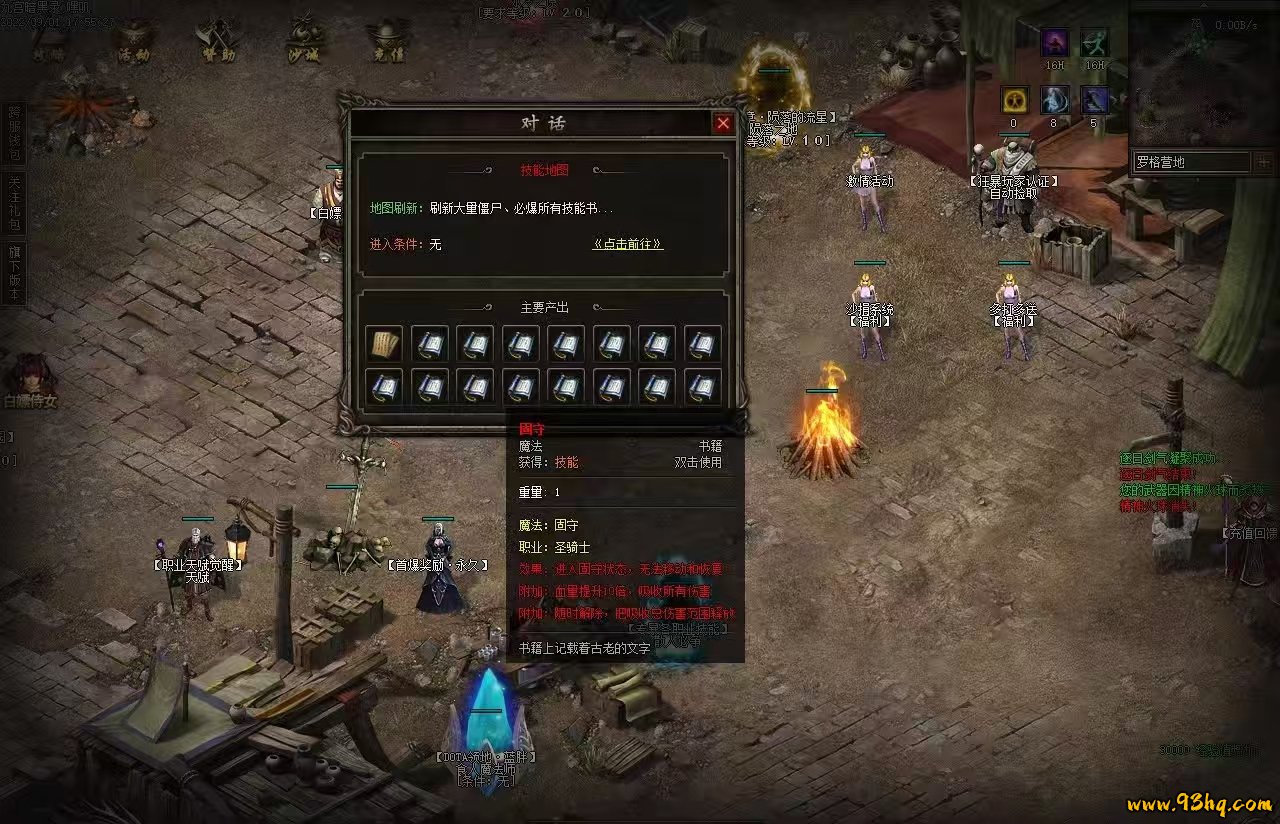Click the green running figure buff icon
Viewport: 1280px width, 824px height.
point(1095,43)
